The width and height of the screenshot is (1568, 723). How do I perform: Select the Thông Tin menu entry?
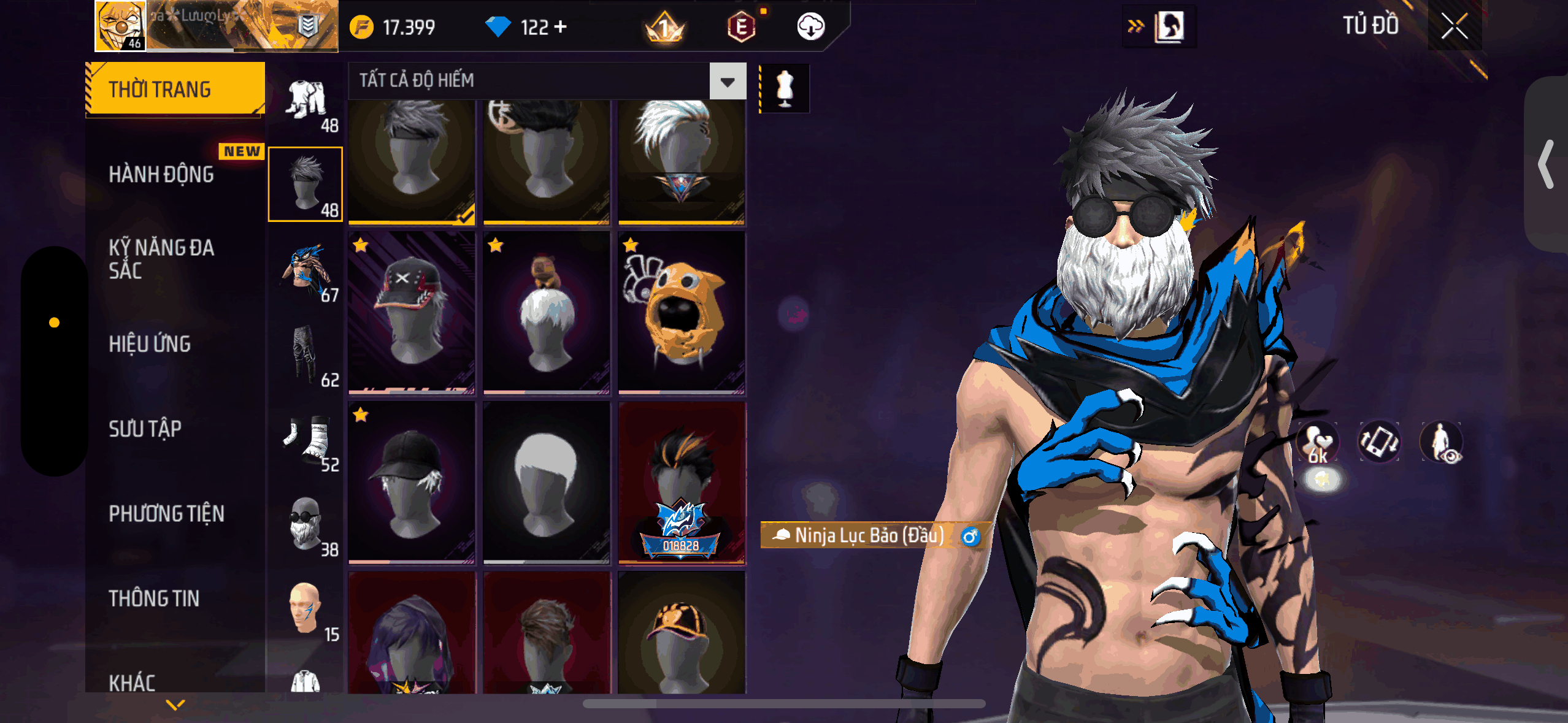coord(154,598)
